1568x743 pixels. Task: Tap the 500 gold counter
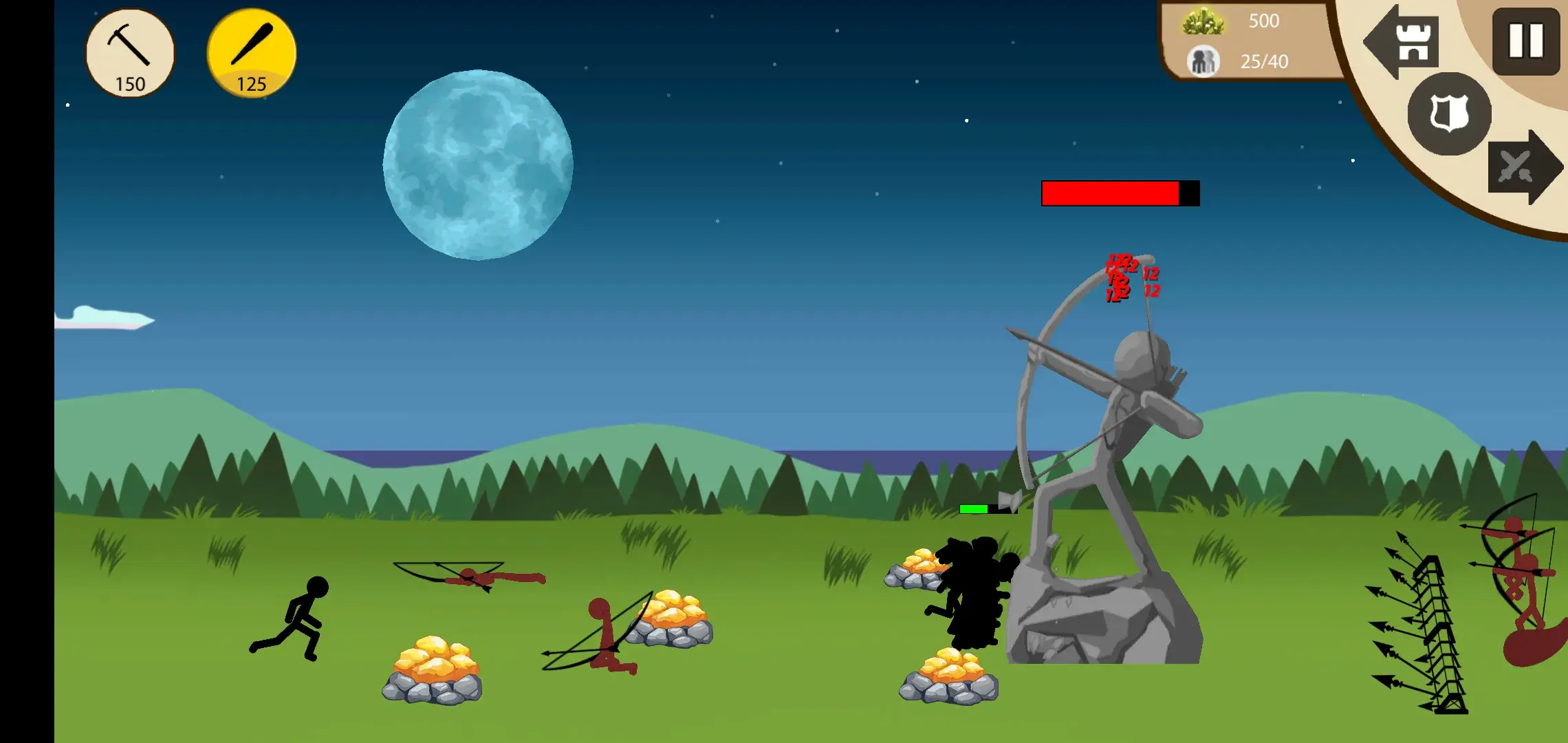[x=1264, y=21]
